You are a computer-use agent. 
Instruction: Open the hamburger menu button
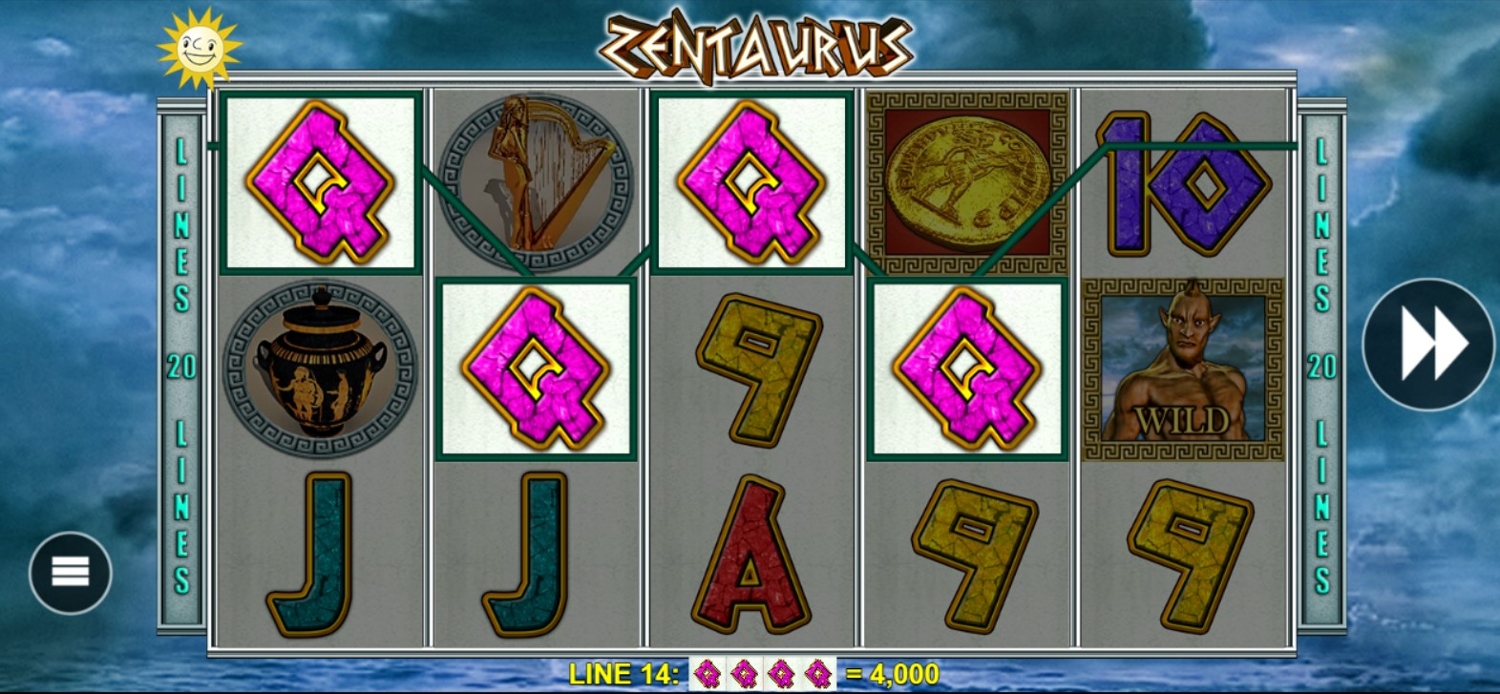pos(70,572)
